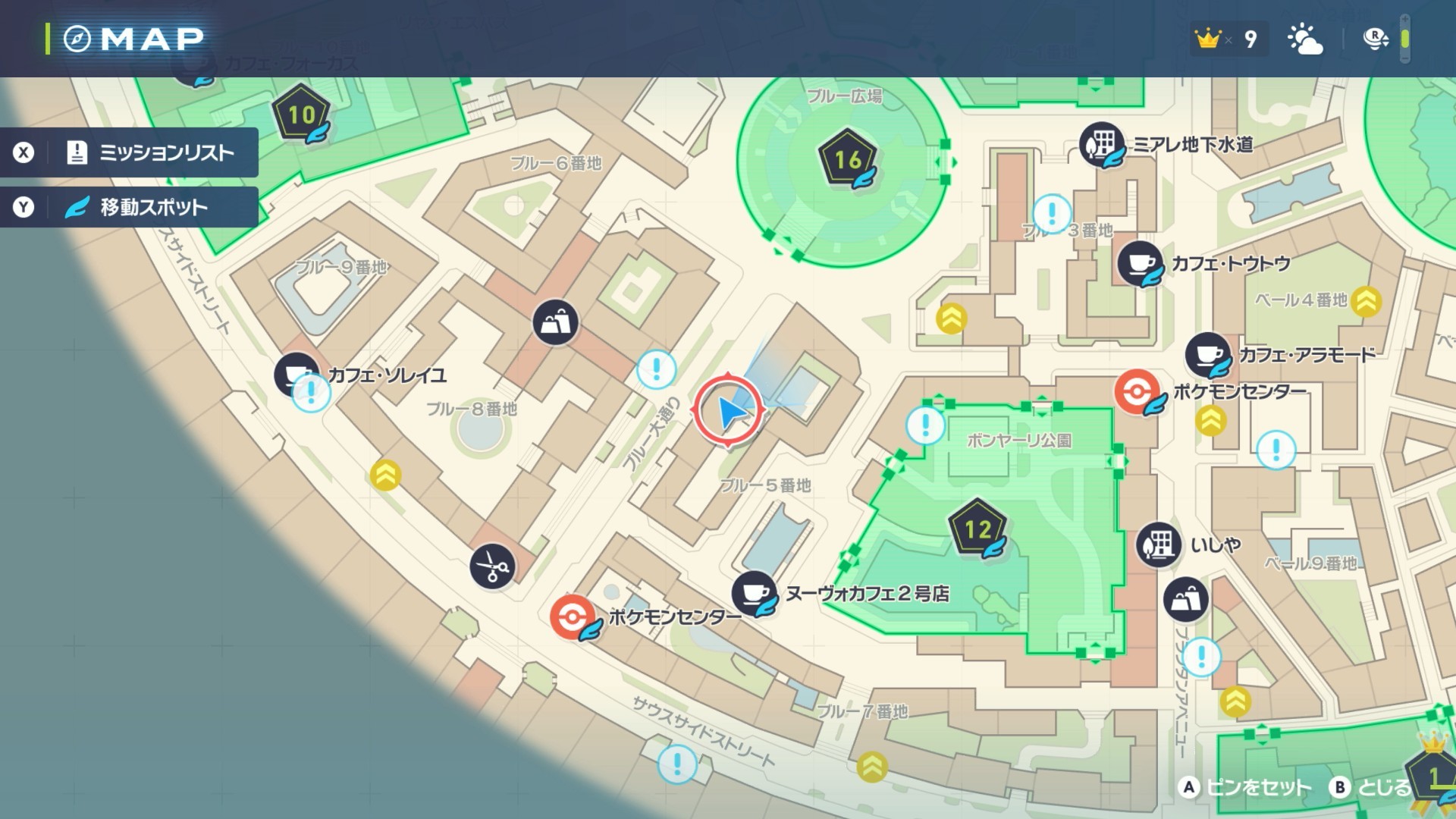Click the scissors salon marker
The height and width of the screenshot is (819, 1456).
(x=492, y=566)
